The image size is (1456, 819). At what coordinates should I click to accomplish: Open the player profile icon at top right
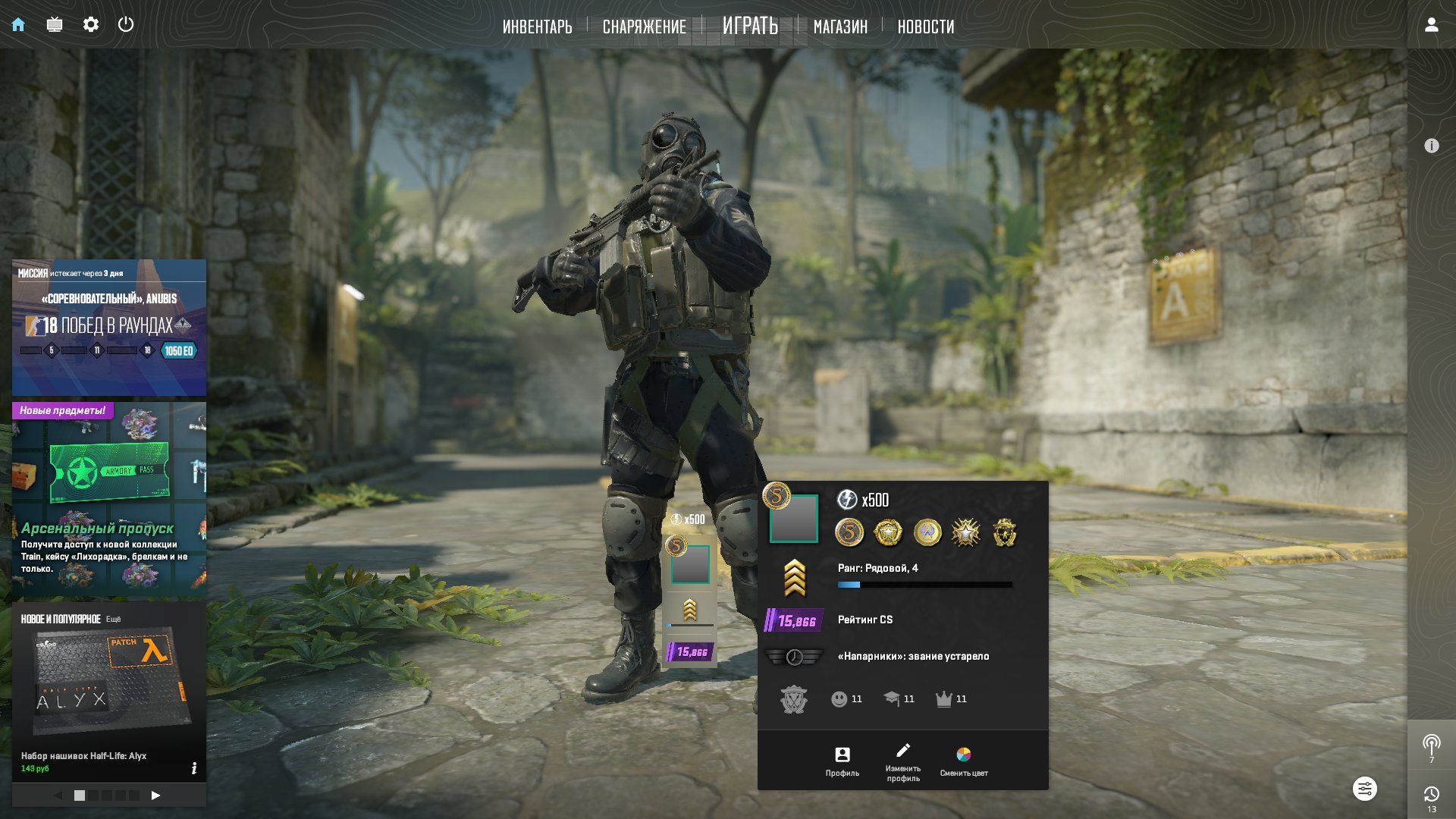click(x=1431, y=24)
